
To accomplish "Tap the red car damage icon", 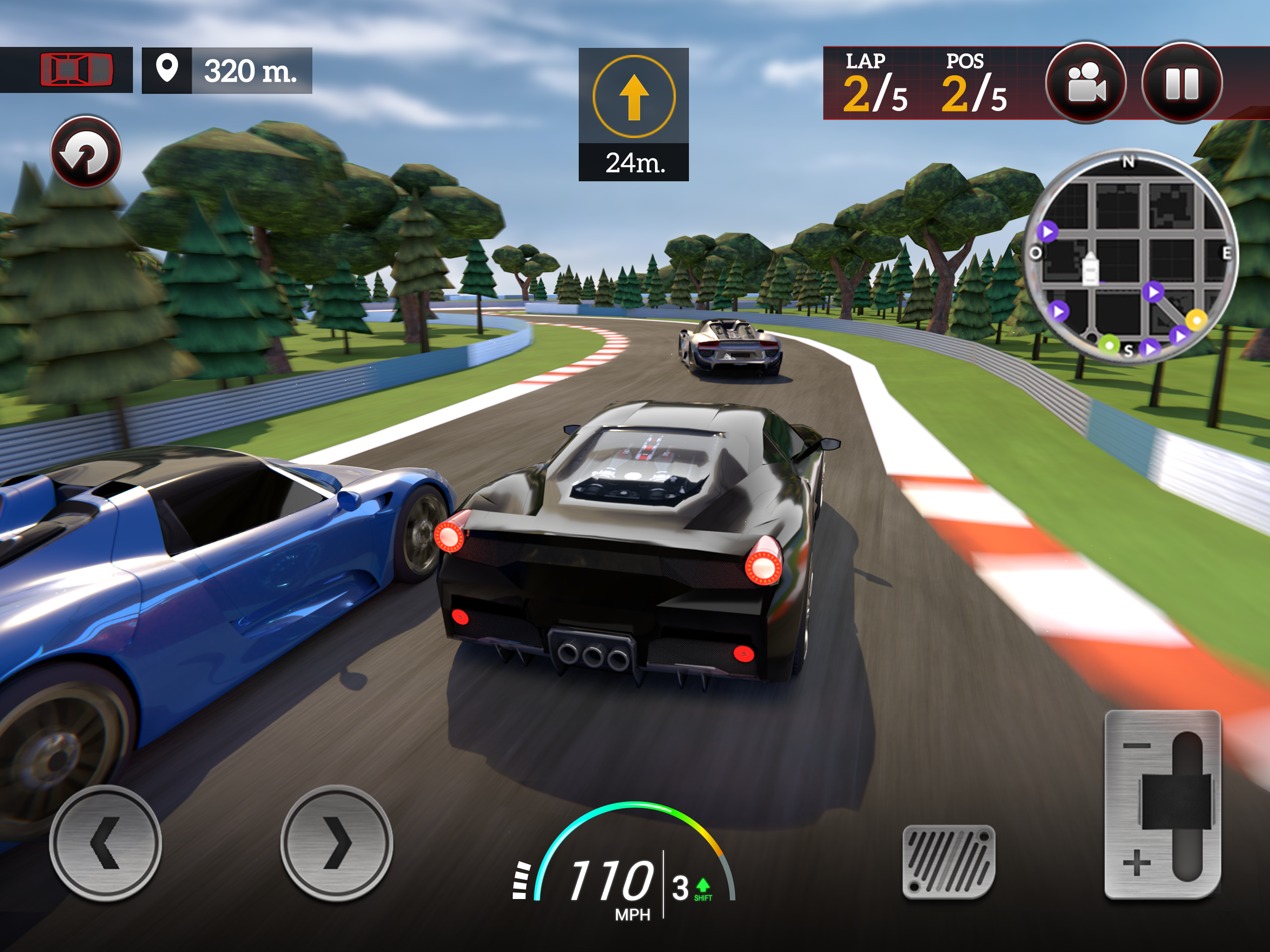I will pyautogui.click(x=76, y=70).
